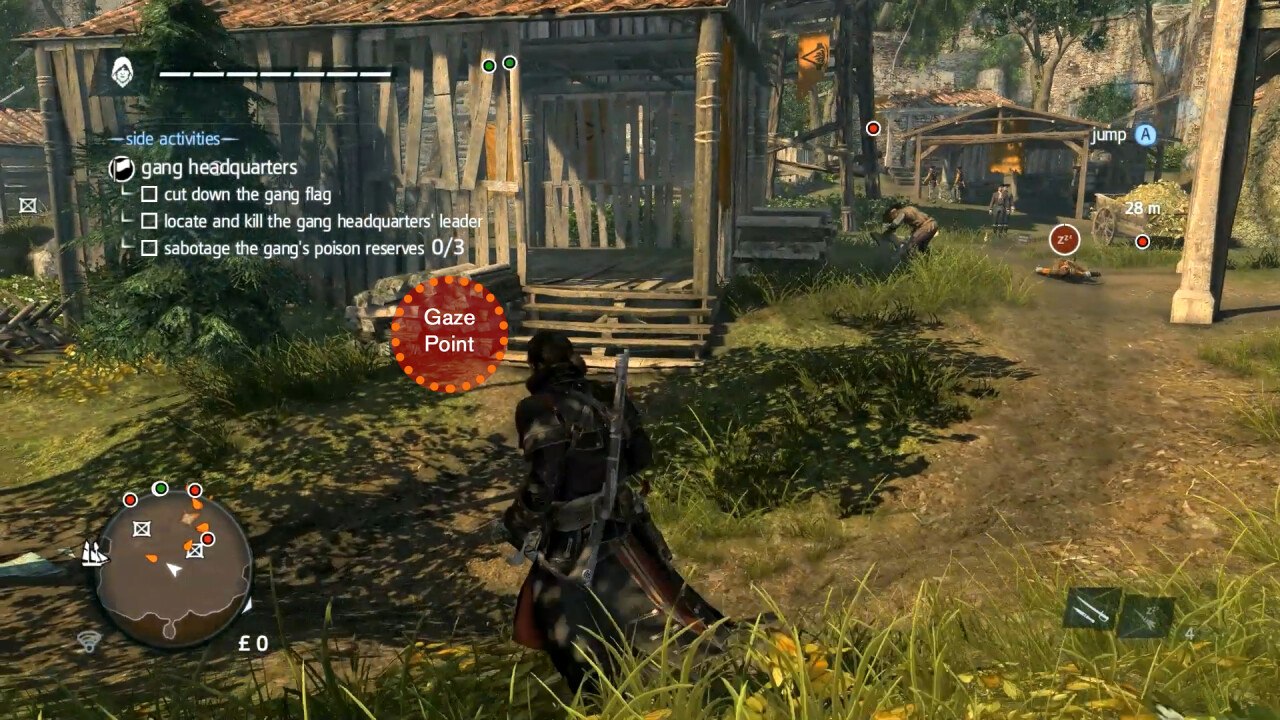
Task: Click the signal icon below the minimap
Action: point(88,641)
